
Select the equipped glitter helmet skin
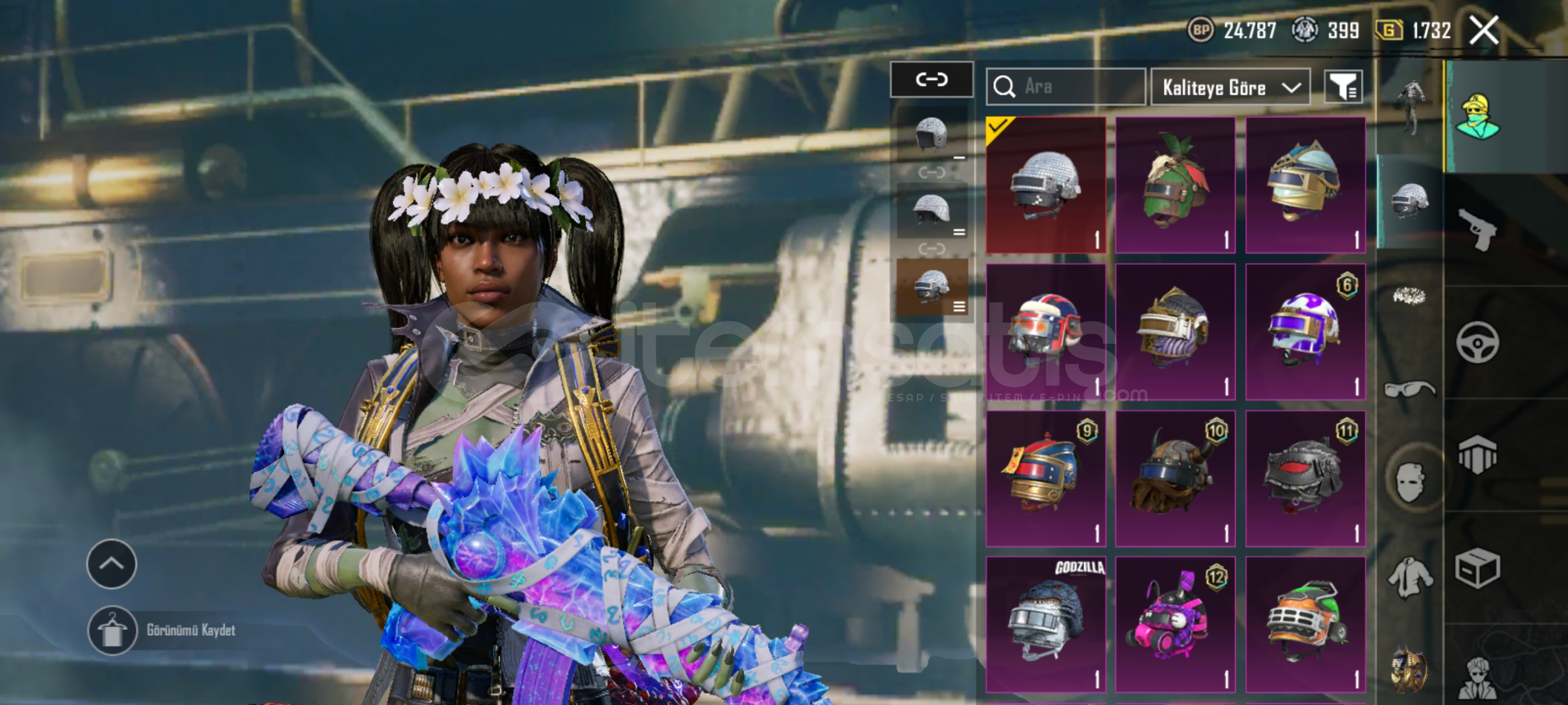click(1046, 185)
